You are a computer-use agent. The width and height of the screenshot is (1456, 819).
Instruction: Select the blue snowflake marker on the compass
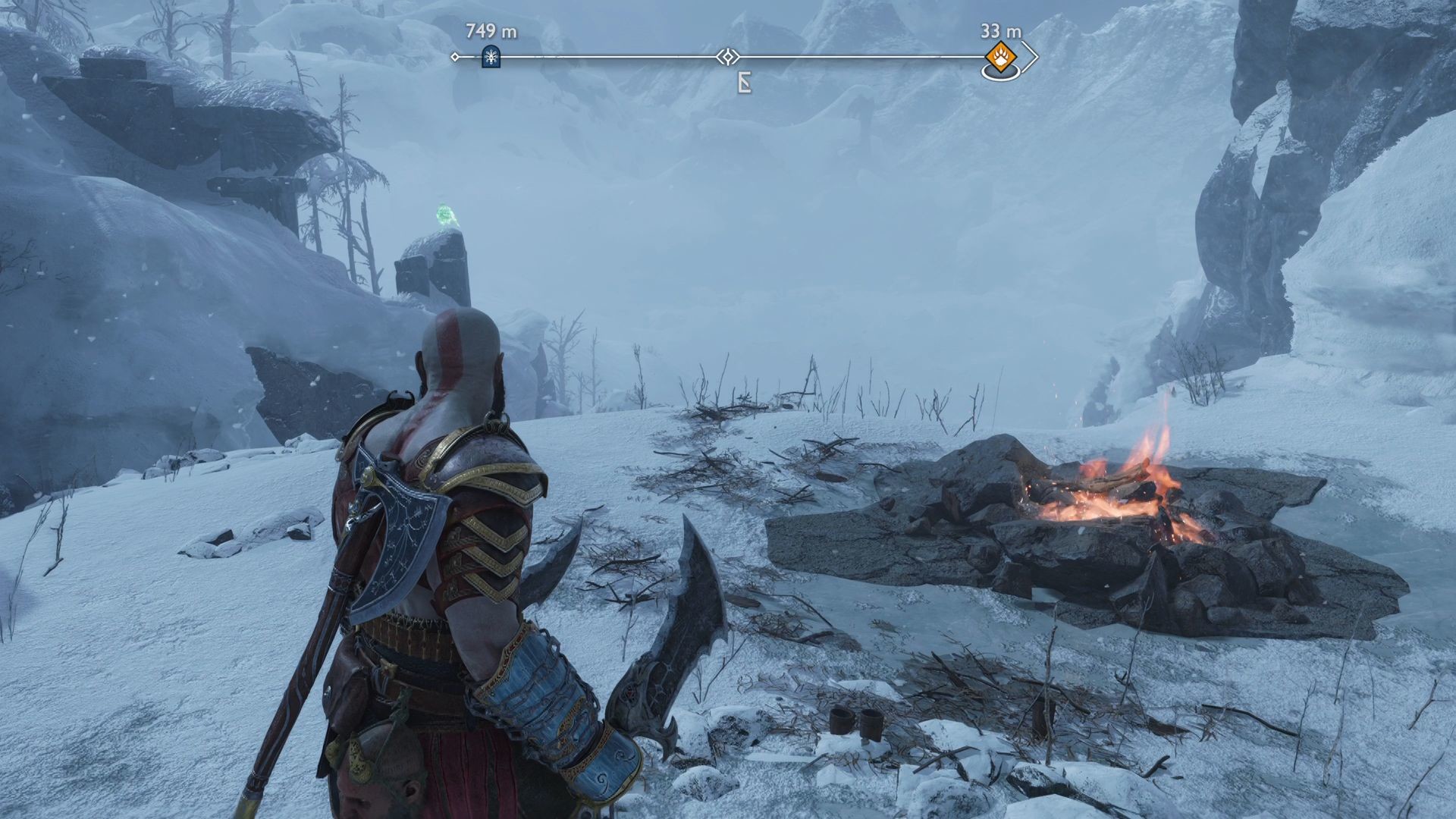491,55
